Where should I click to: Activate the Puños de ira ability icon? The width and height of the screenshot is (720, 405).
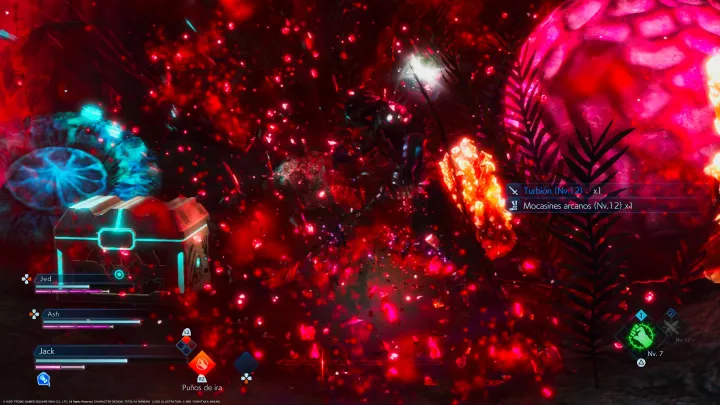click(202, 362)
